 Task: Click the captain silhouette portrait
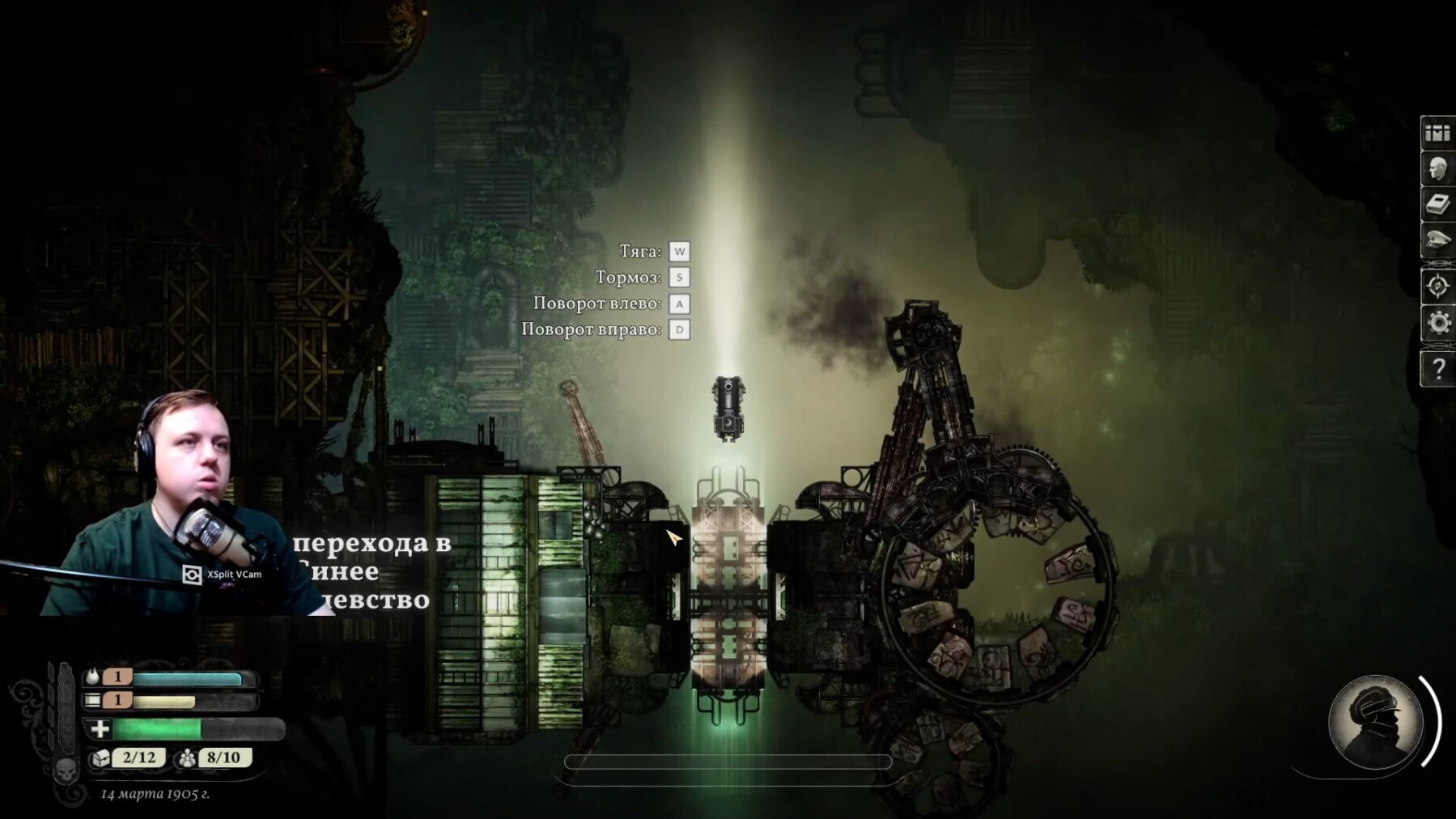pyautogui.click(x=1375, y=722)
